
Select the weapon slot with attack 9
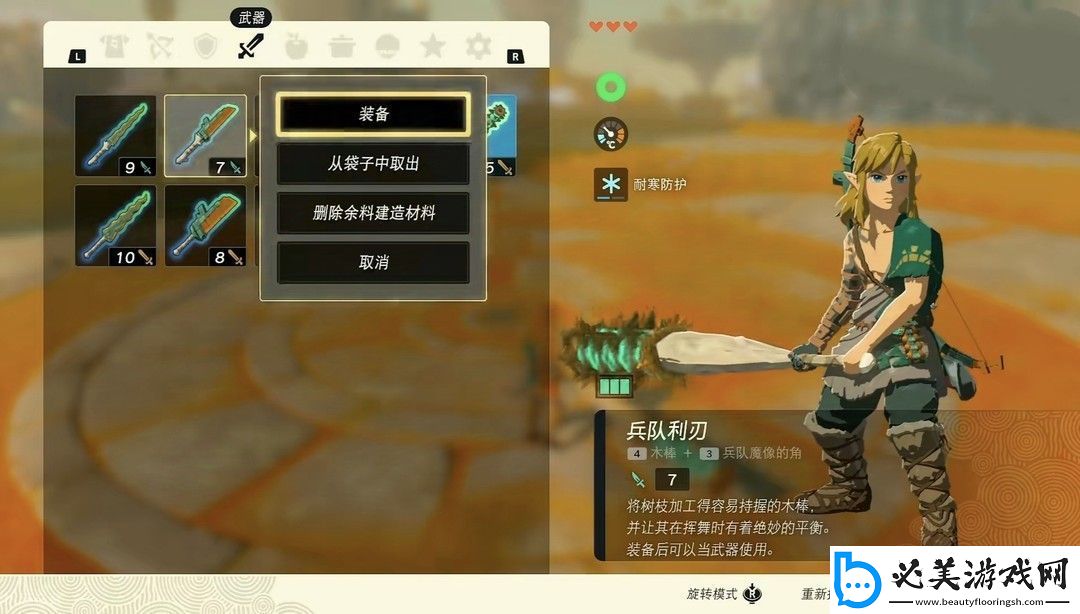pos(116,136)
